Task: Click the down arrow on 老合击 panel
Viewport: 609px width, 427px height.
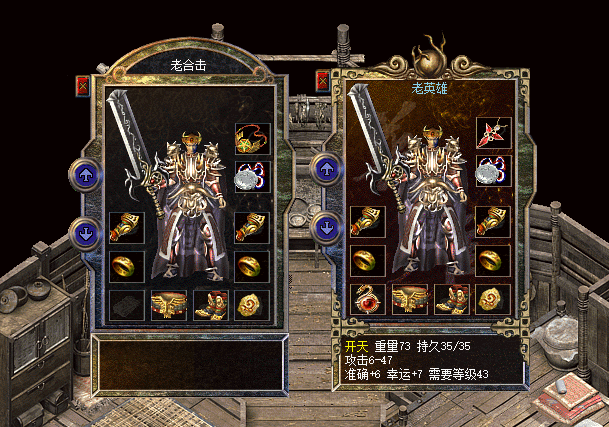Action: (84, 234)
